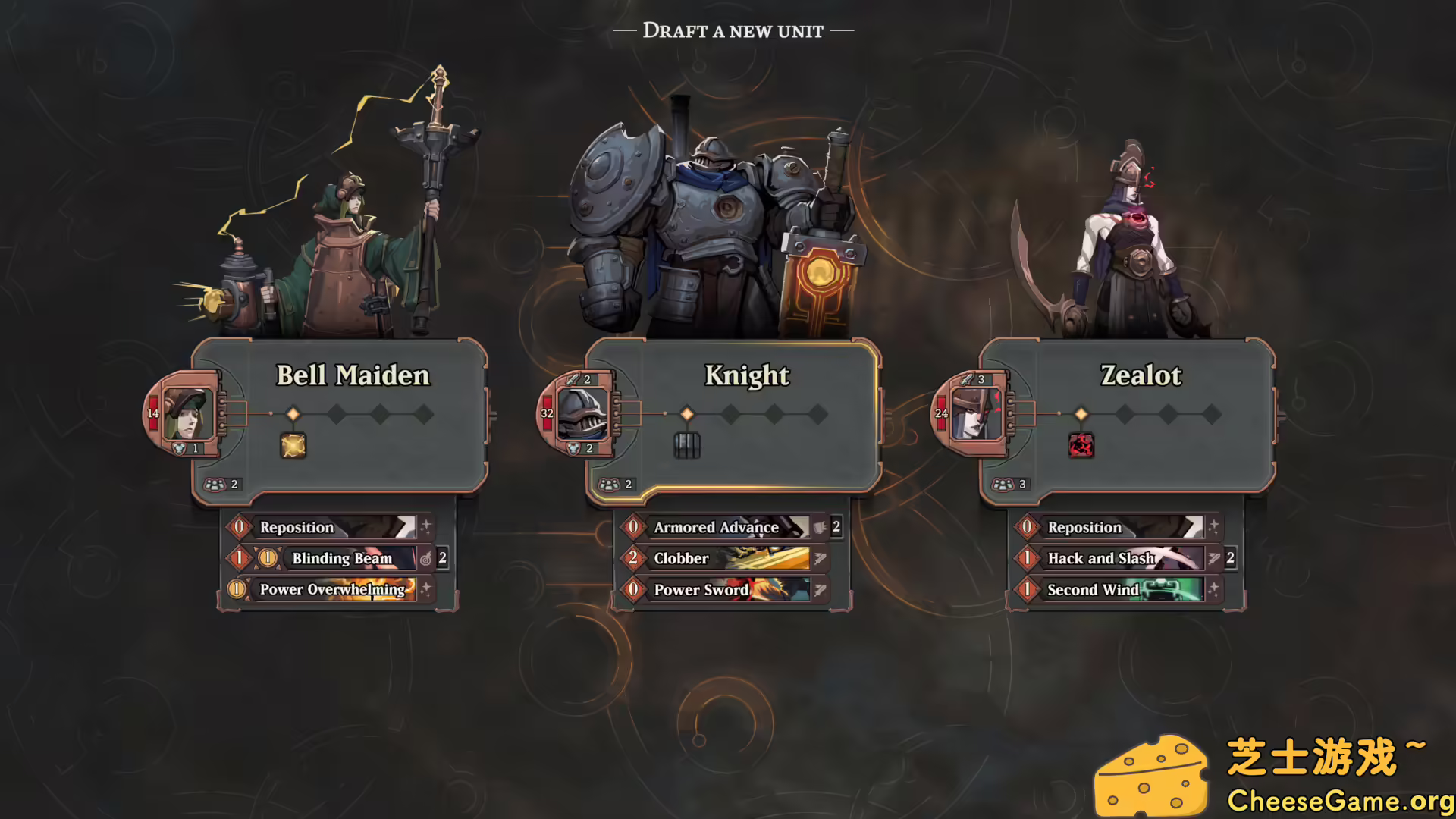Inspect Knight's armor trait icon
Screen dimensions: 1456x819
[x=687, y=446]
